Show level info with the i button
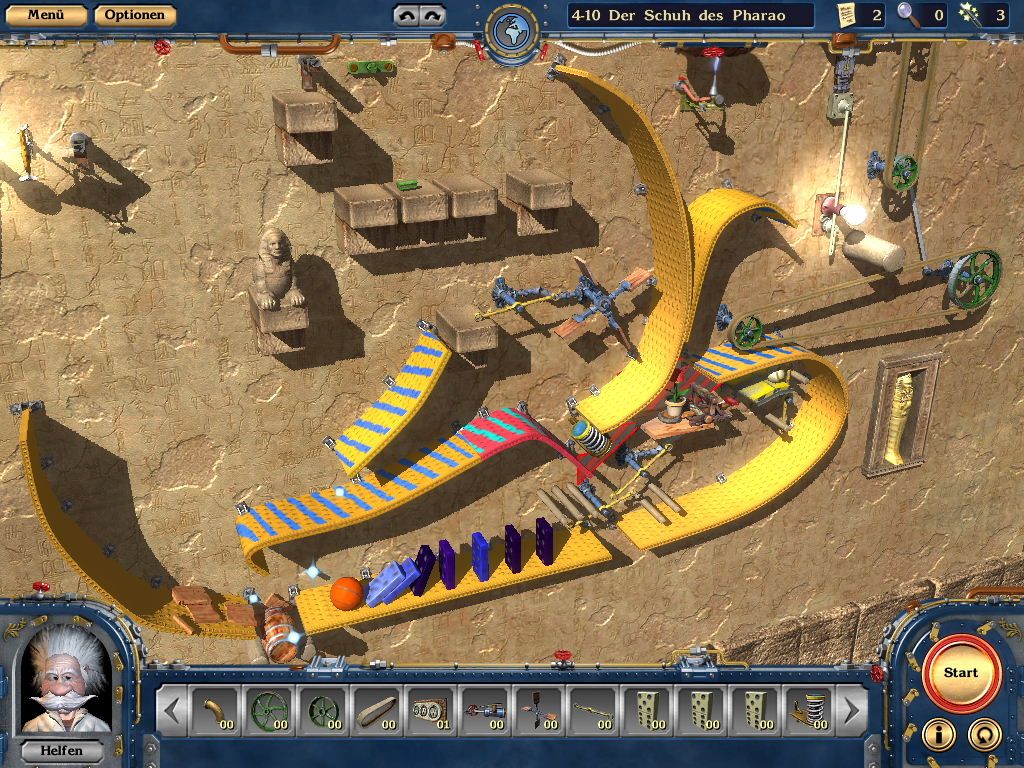This screenshot has width=1024, height=768. click(937, 734)
